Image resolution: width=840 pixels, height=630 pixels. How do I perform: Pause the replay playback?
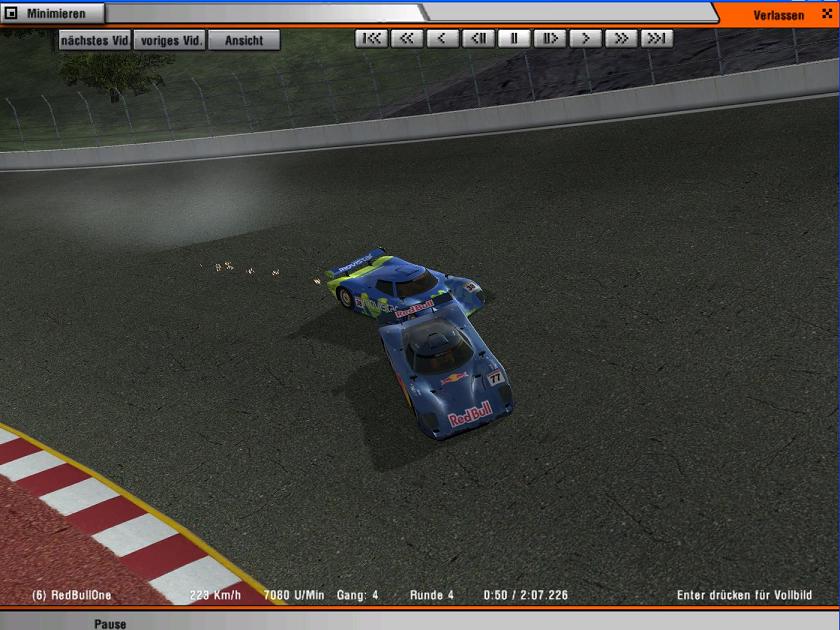click(514, 39)
